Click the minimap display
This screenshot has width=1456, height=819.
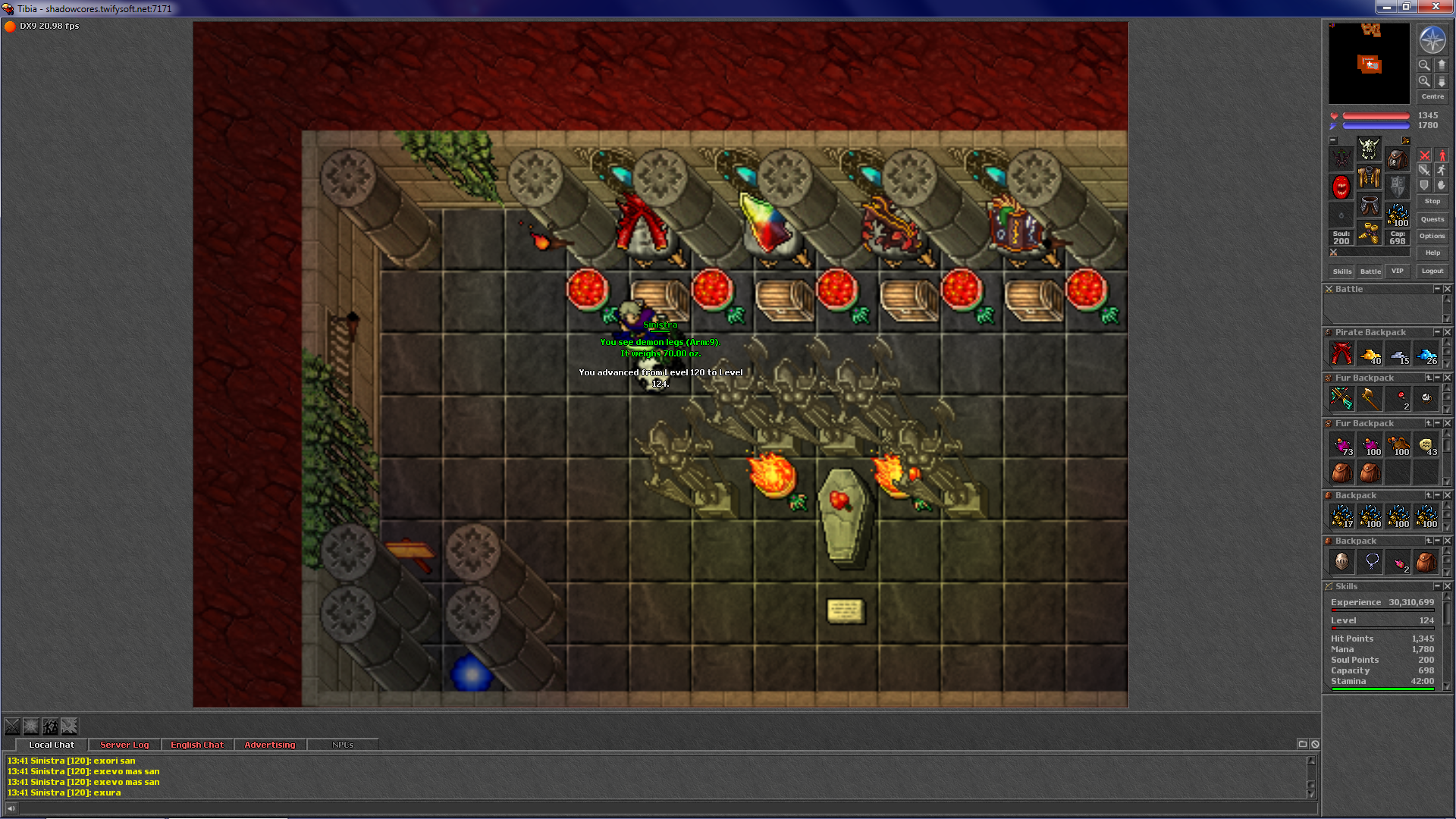[x=1369, y=64]
